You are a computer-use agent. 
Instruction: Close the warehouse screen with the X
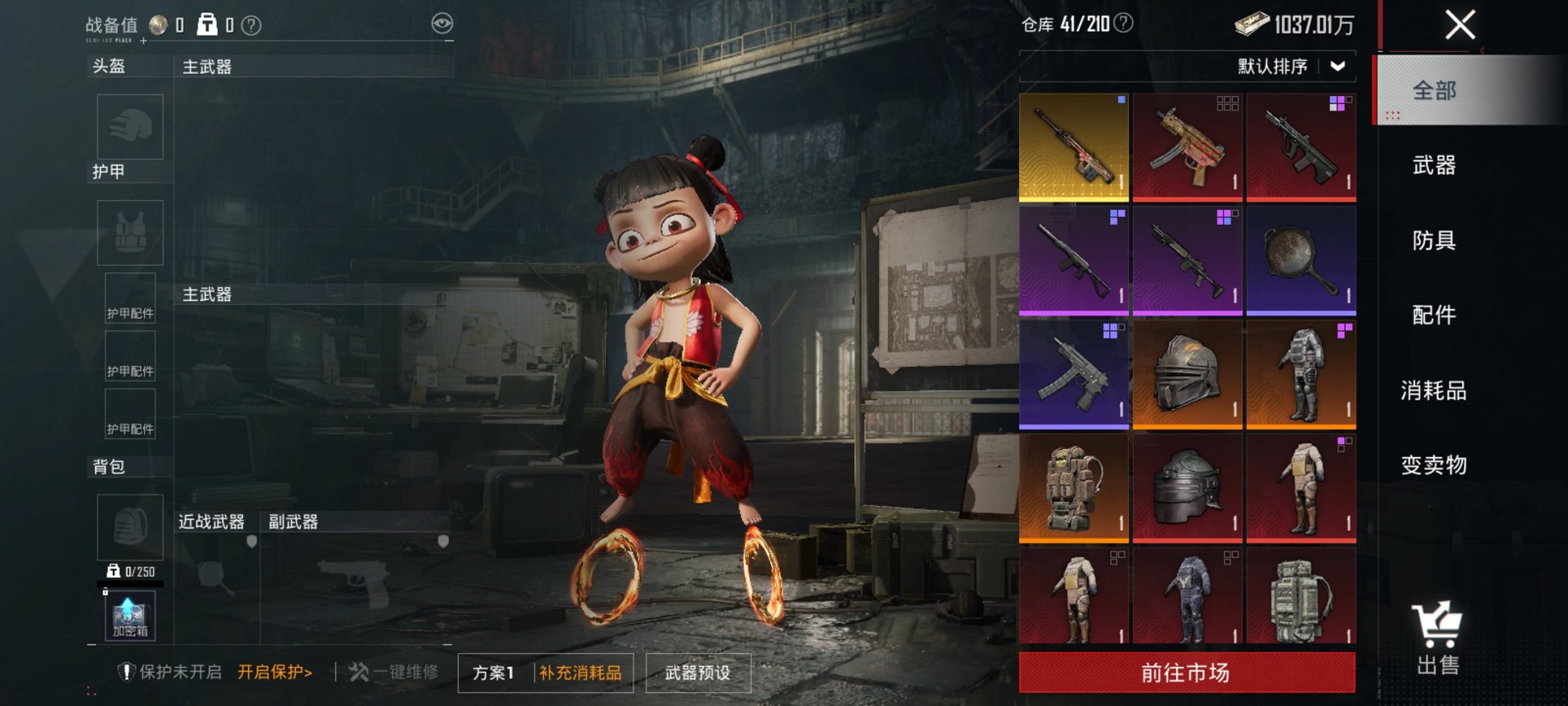[1459, 25]
